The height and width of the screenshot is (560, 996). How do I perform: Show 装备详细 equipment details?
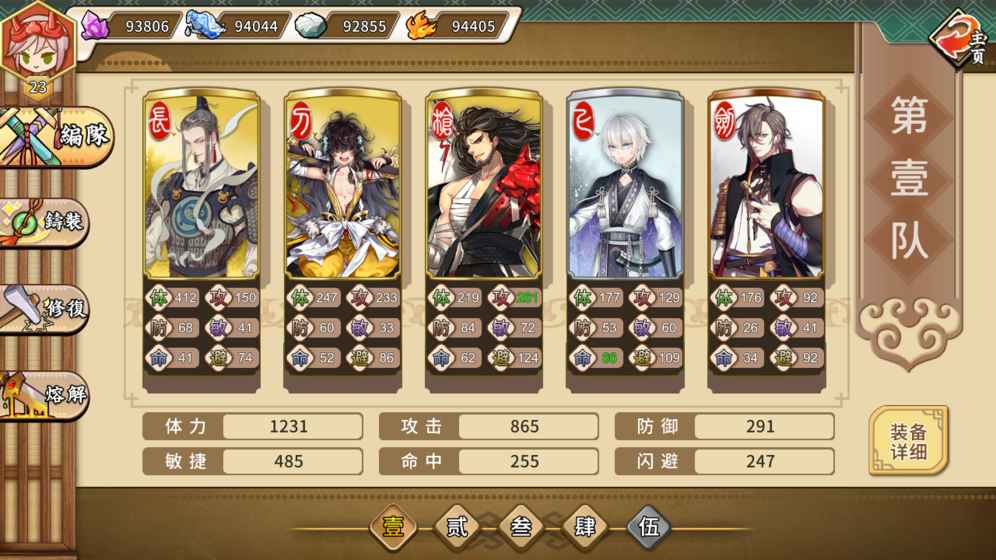coord(908,441)
